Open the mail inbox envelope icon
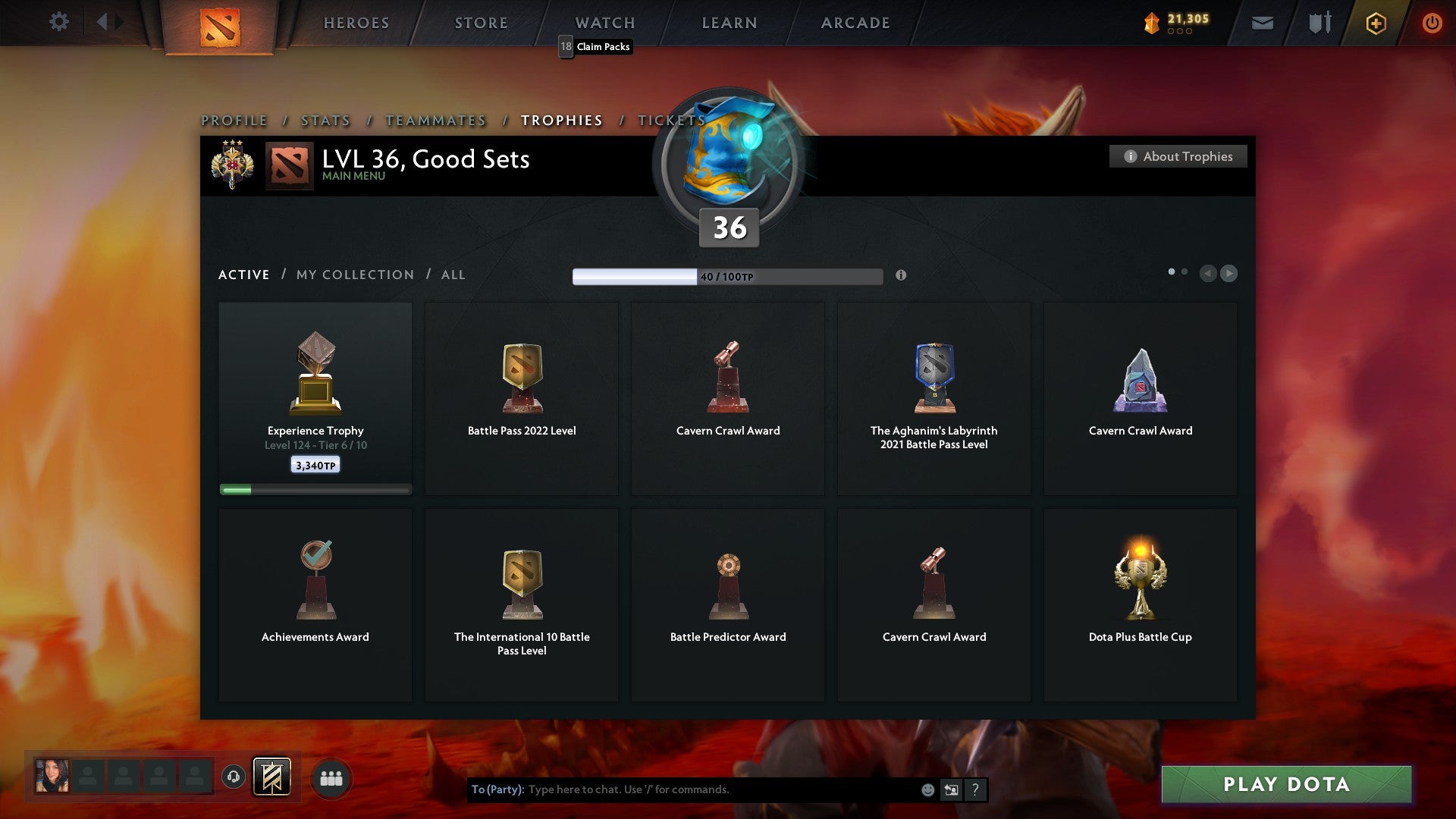Image resolution: width=1456 pixels, height=819 pixels. click(1262, 23)
